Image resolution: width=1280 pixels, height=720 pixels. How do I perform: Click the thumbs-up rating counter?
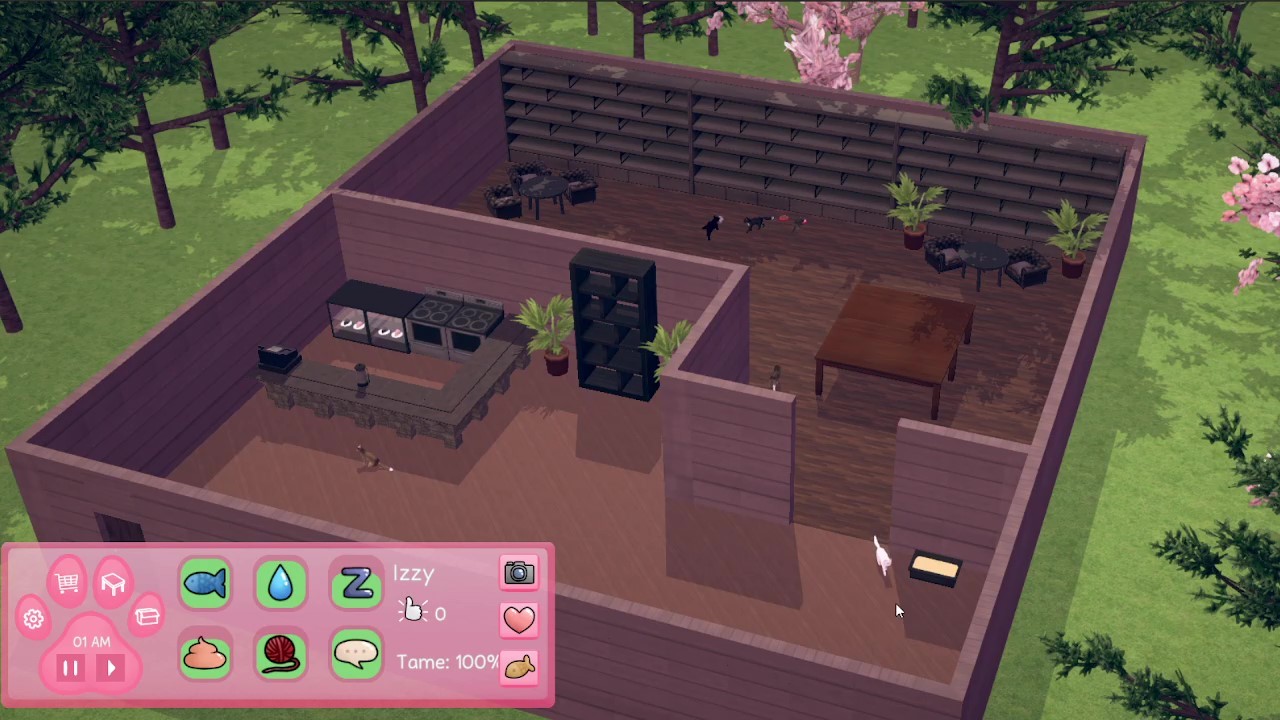pyautogui.click(x=424, y=613)
